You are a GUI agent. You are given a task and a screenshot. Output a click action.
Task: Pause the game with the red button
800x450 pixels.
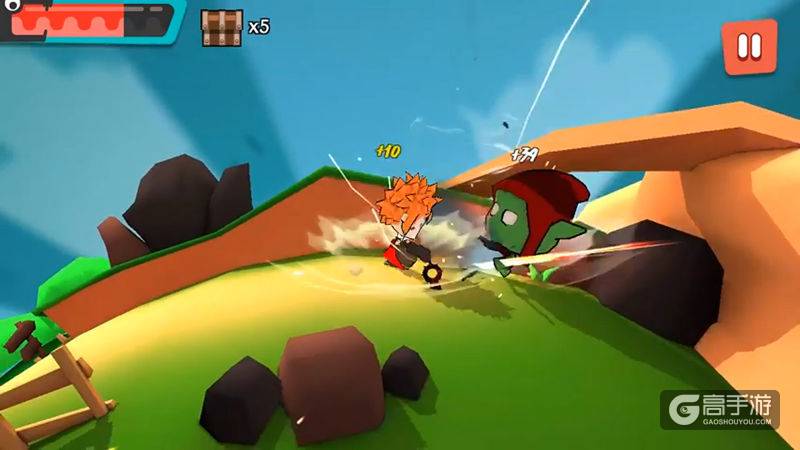pos(749,46)
